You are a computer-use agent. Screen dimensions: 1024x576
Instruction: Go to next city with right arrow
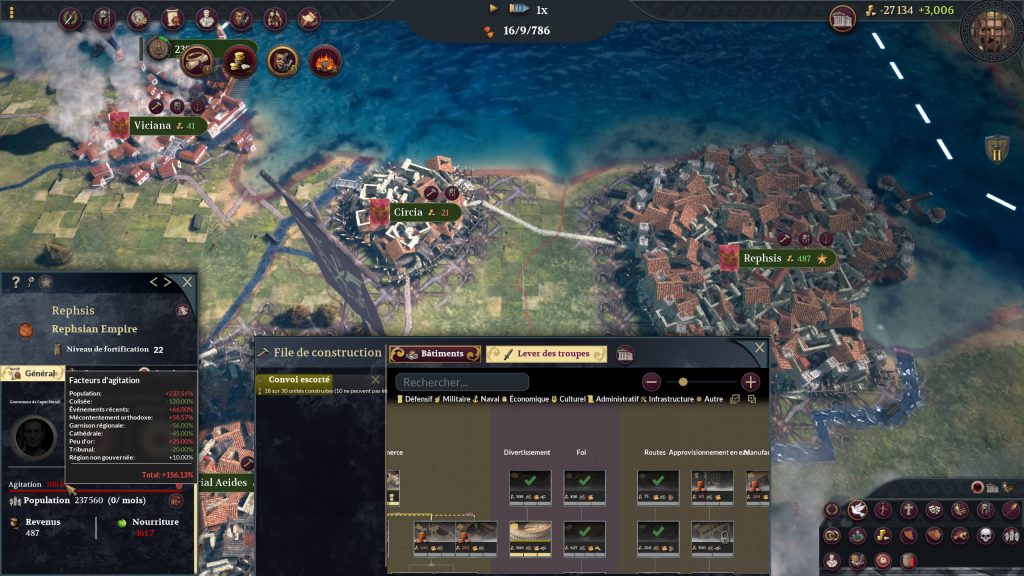167,282
